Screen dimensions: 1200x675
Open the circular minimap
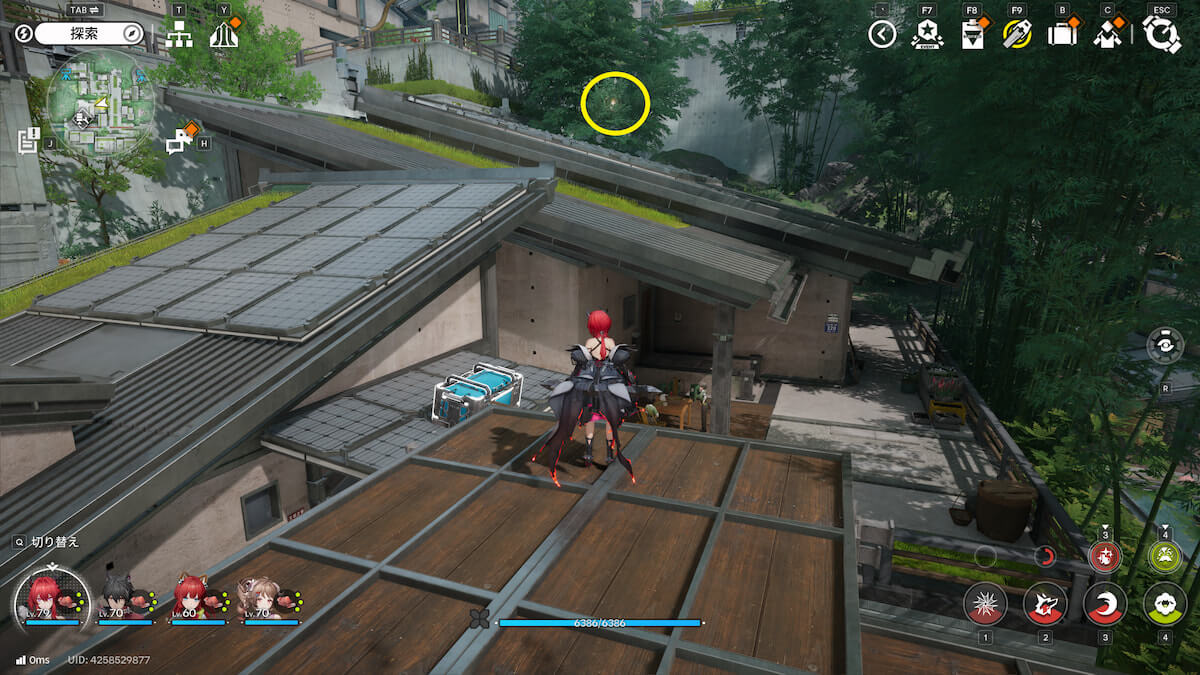click(x=99, y=105)
